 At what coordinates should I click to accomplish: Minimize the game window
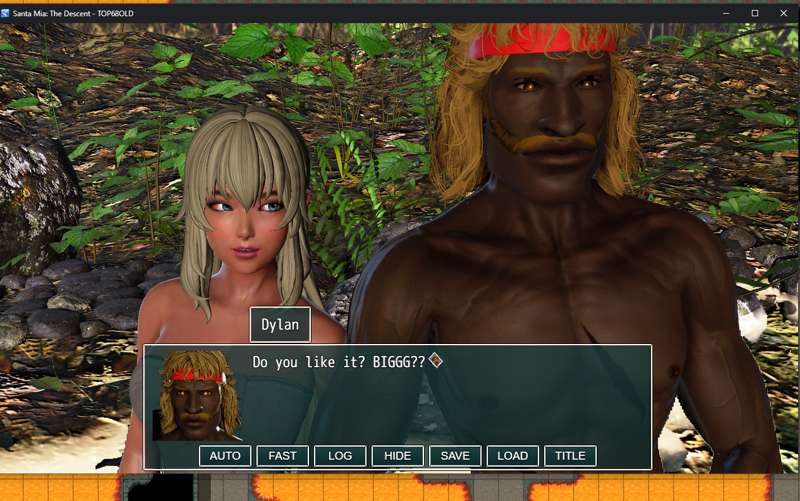(x=729, y=12)
